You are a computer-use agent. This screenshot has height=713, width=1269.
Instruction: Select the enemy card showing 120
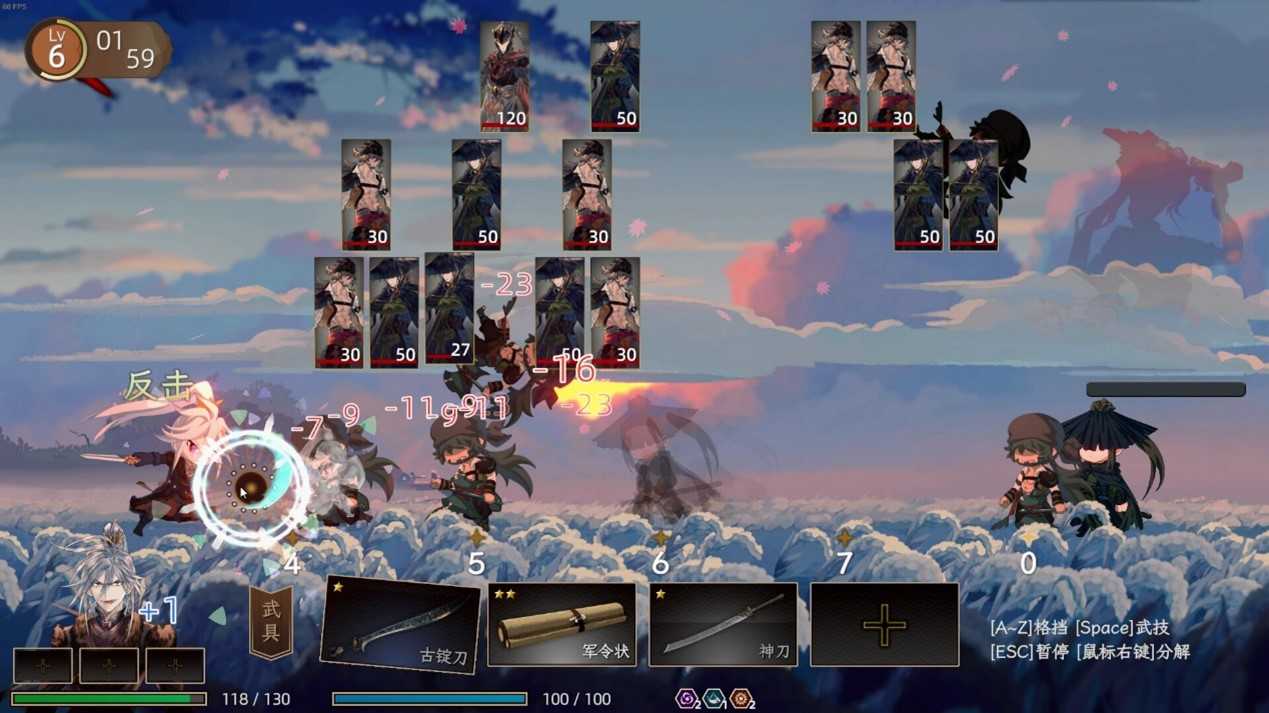coord(504,77)
